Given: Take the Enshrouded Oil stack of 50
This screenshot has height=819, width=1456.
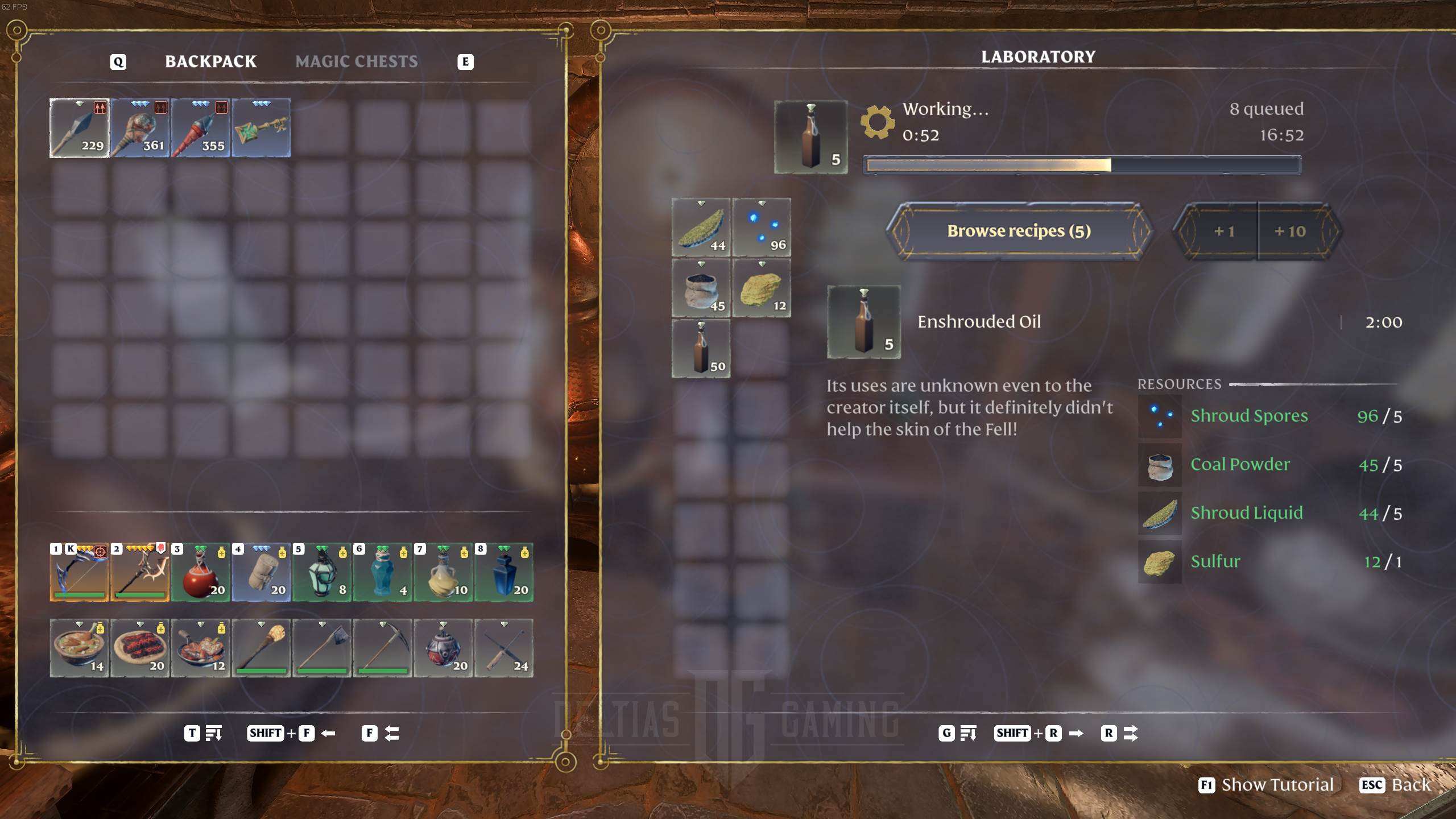Looking at the screenshot, I should (701, 348).
